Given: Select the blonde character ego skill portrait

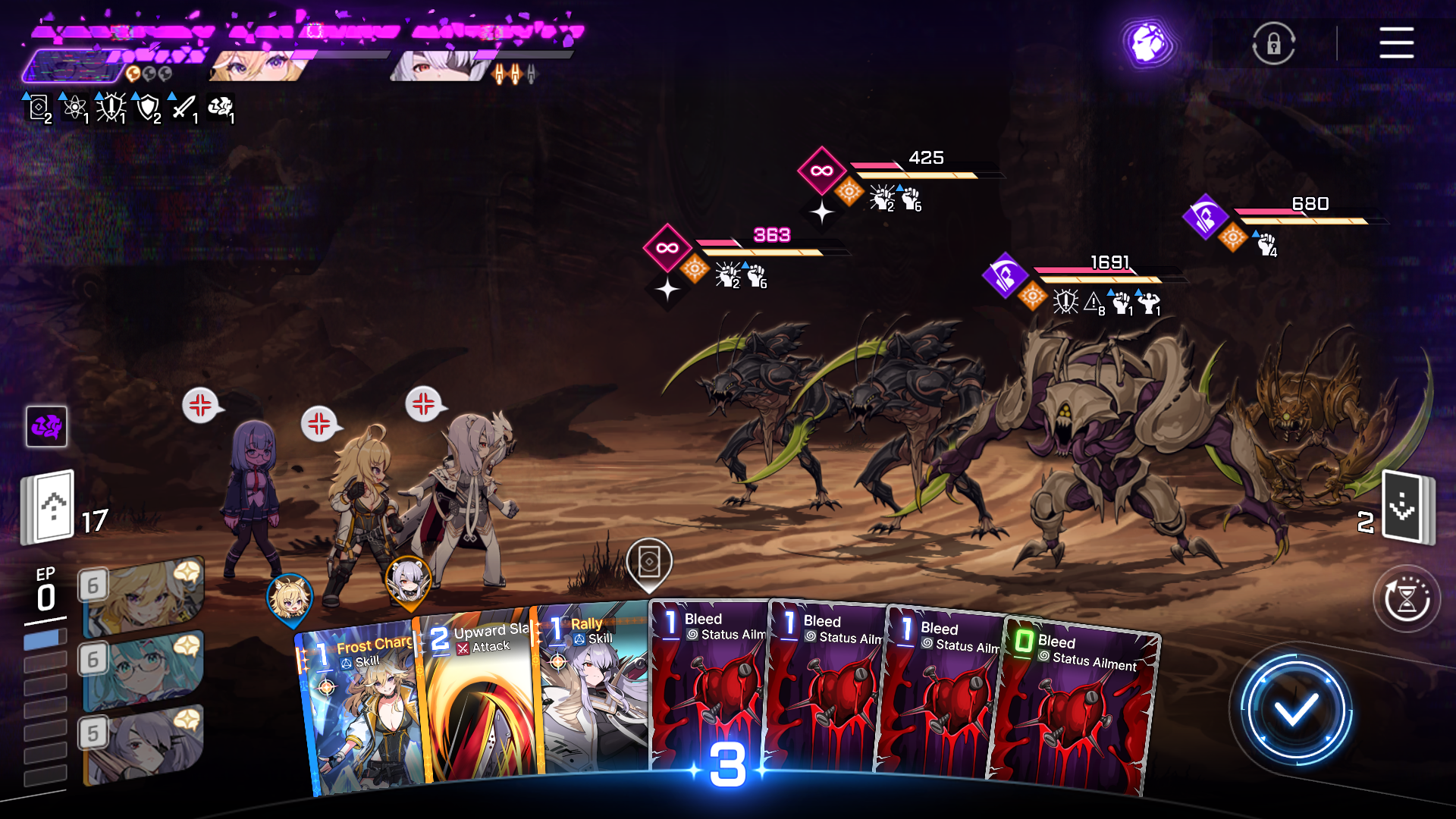Looking at the screenshot, I should point(143,595).
